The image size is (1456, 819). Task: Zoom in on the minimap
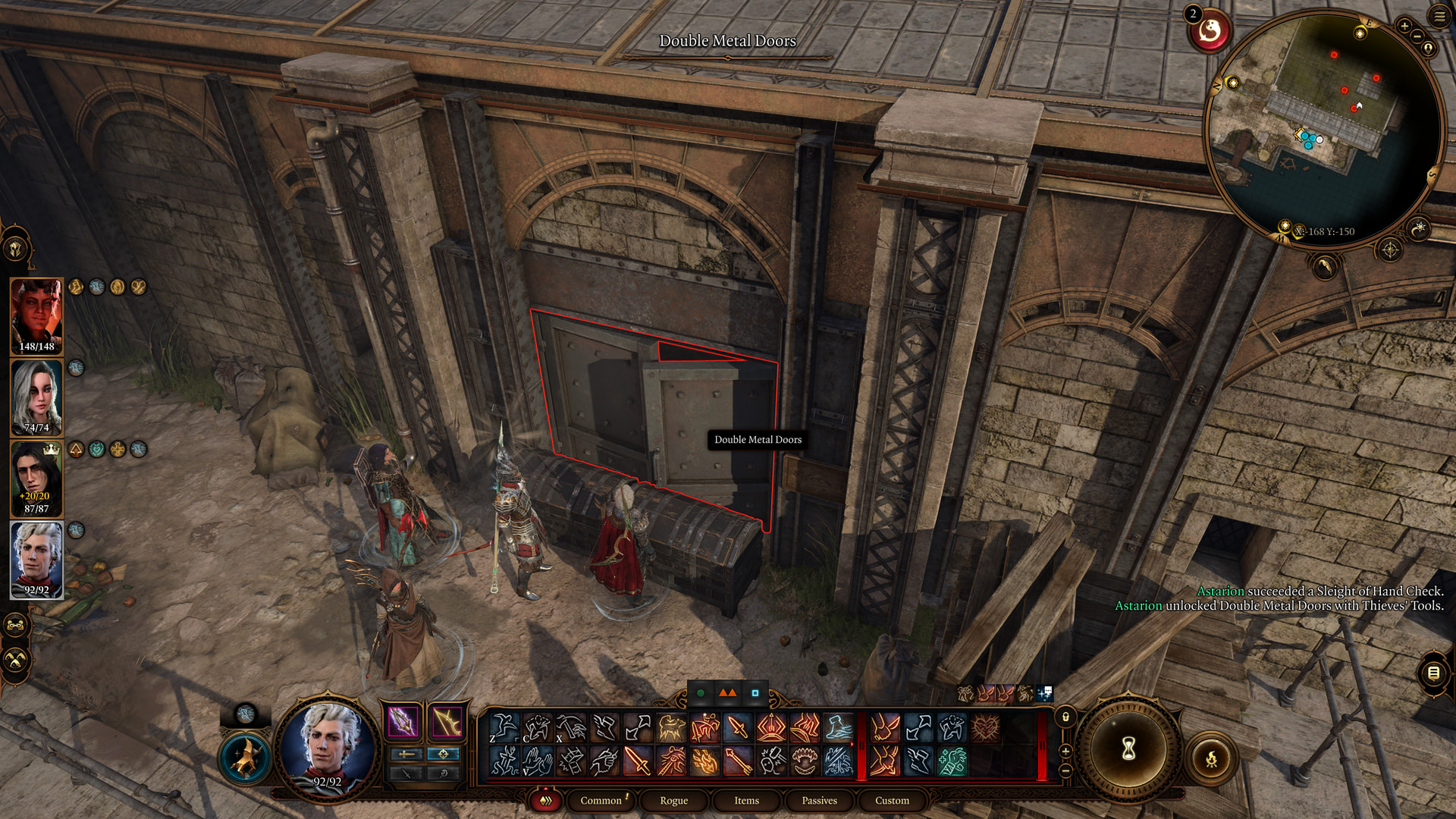tap(1404, 27)
